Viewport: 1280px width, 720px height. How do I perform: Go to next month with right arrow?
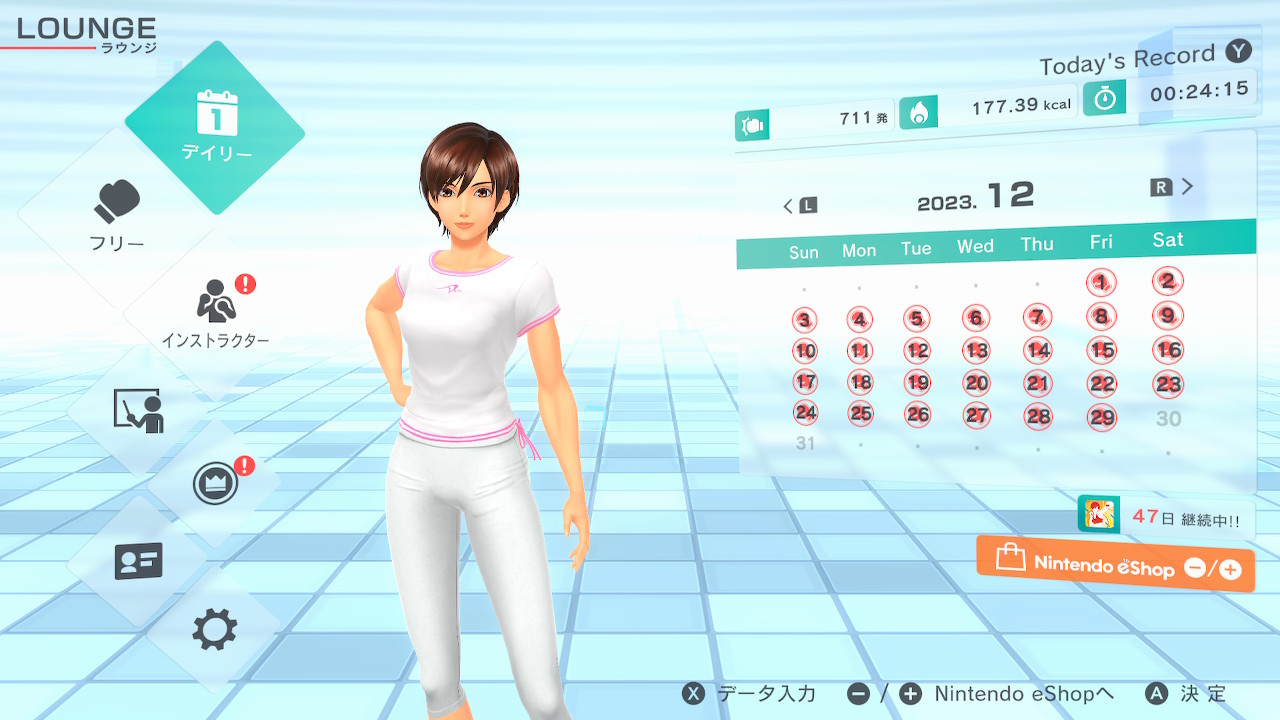click(1174, 187)
